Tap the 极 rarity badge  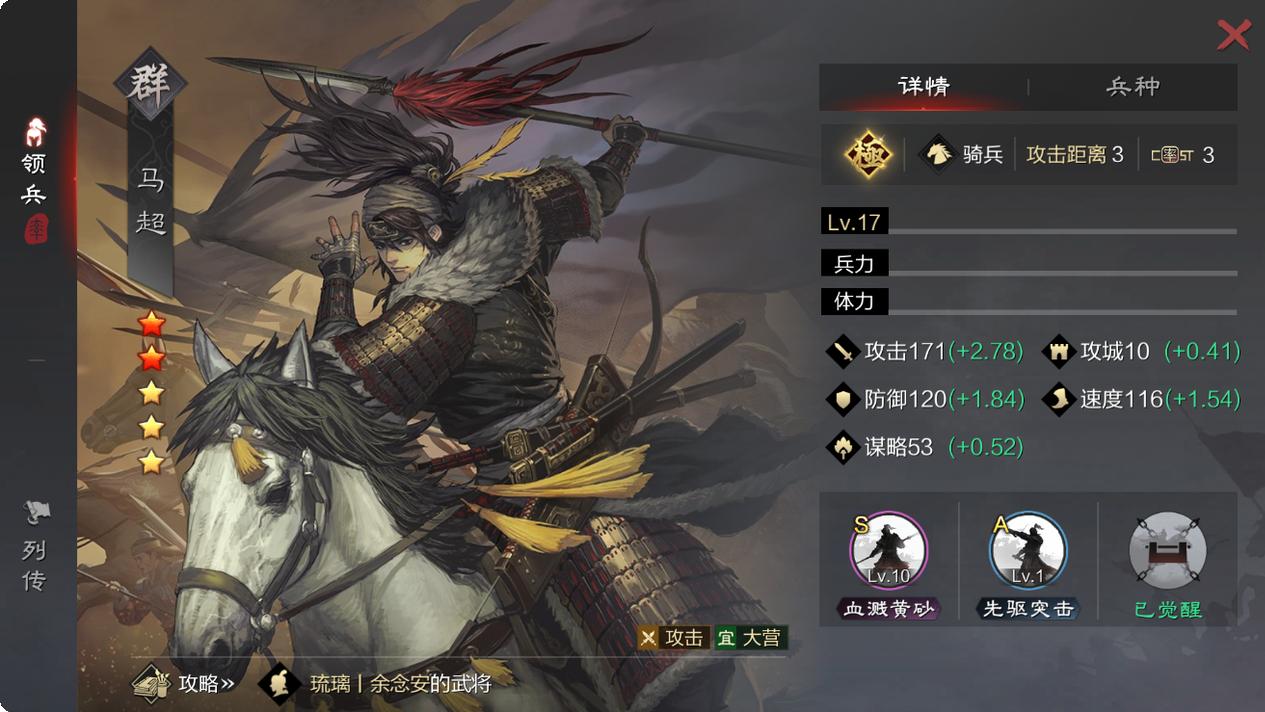click(x=867, y=155)
